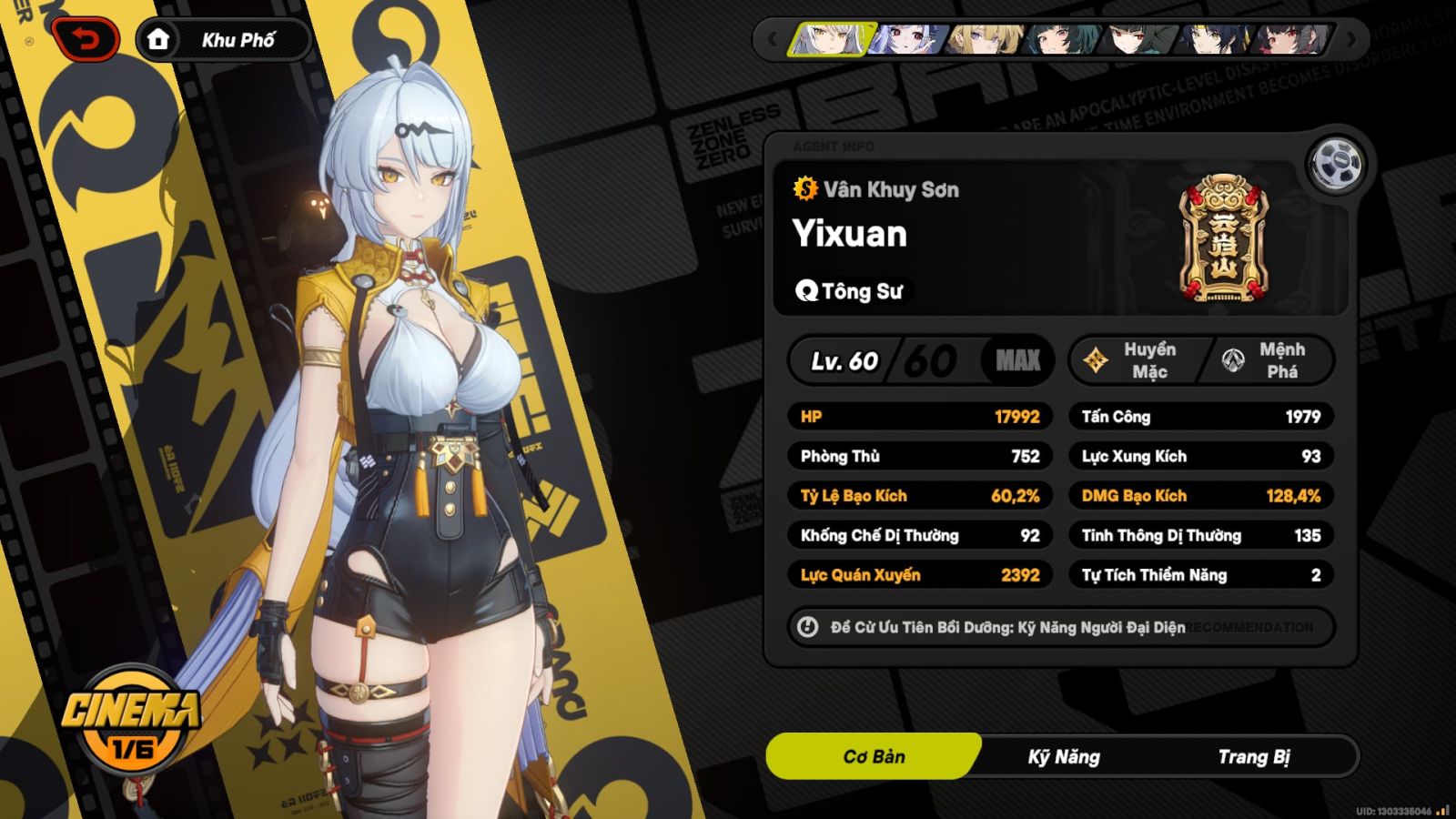Show the next agents with the right arrow

[1351, 40]
